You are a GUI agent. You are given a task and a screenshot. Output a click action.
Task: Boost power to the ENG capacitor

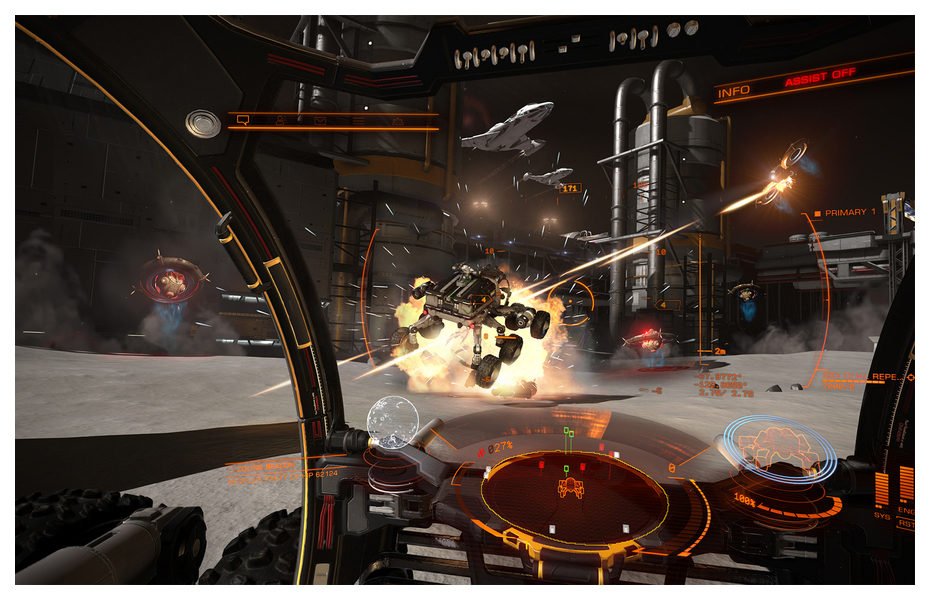click(905, 482)
